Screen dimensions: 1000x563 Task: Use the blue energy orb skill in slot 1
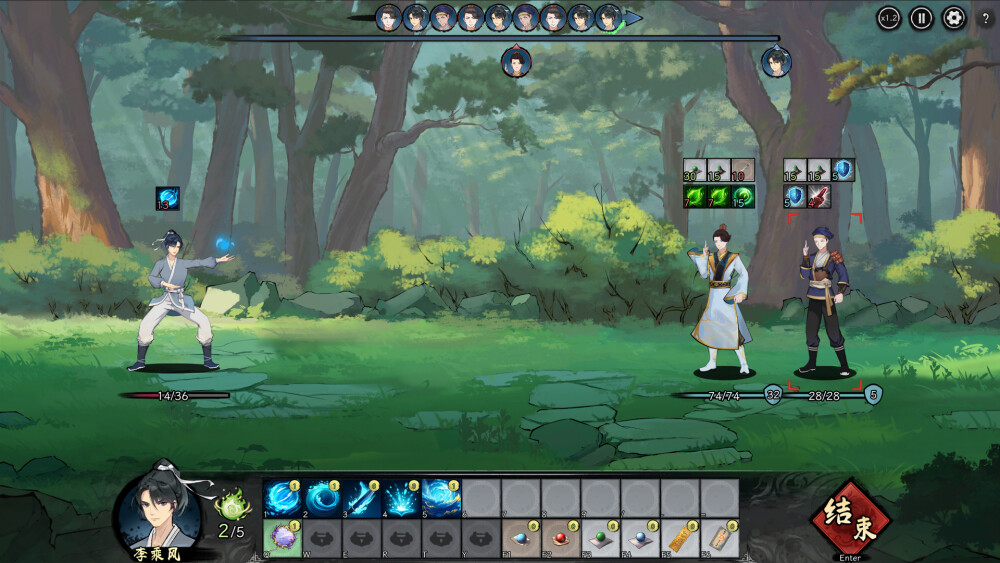pos(282,498)
